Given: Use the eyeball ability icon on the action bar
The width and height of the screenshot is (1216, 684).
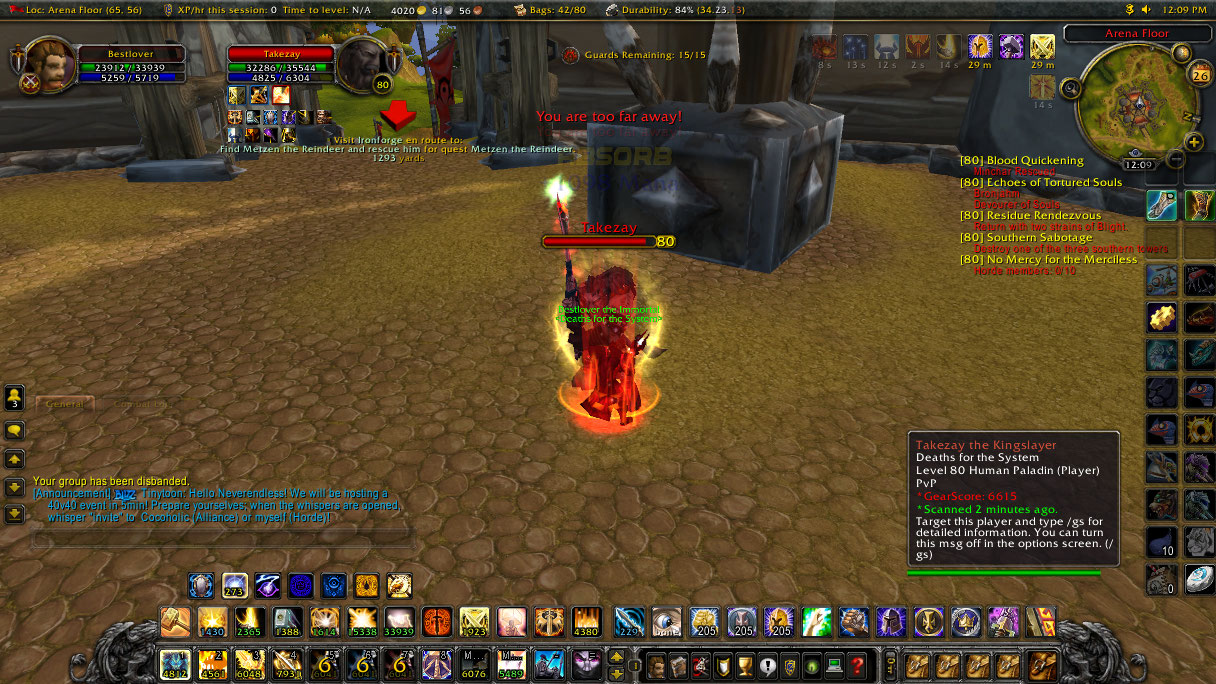Looking at the screenshot, I should point(666,622).
